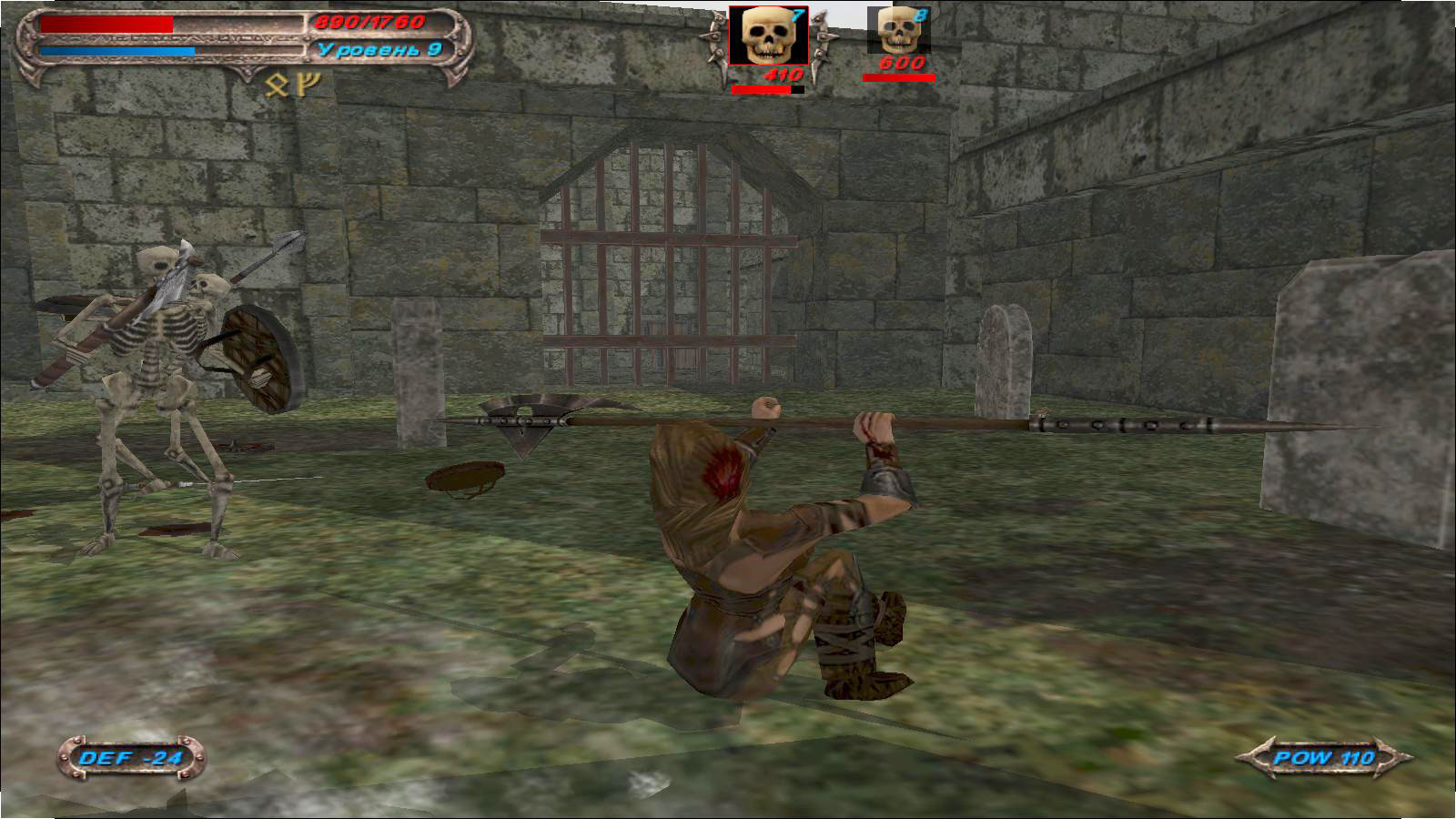Select the skull enemy portrait with 600 health

tap(898, 32)
